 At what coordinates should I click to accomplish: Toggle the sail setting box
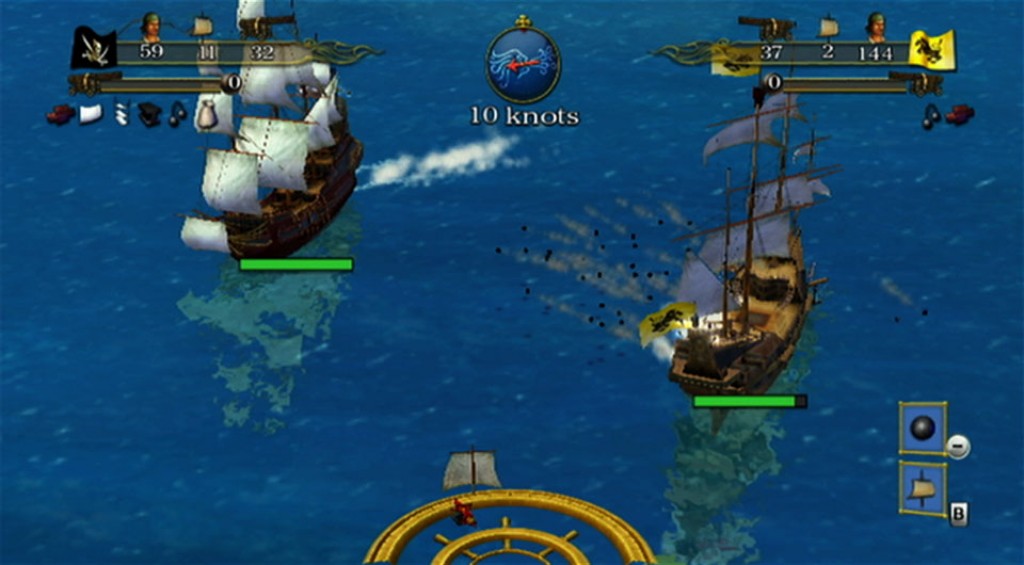(922, 488)
